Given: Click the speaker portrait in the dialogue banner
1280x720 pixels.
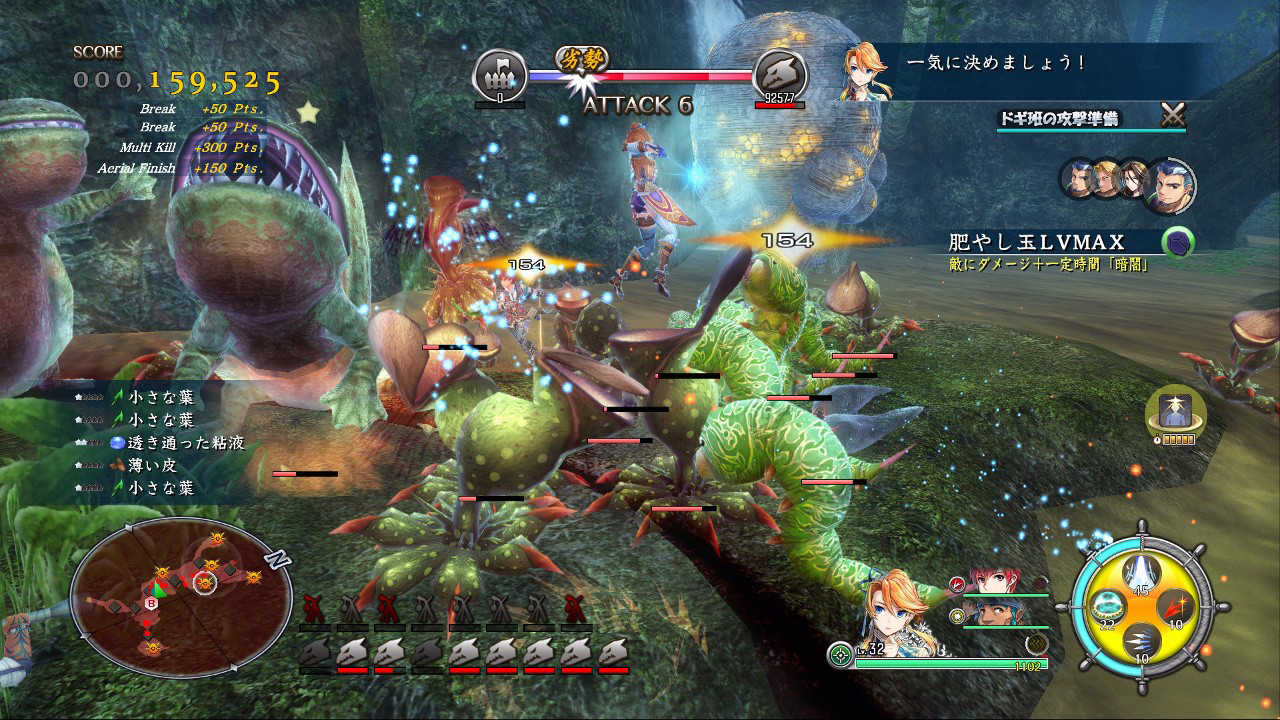Looking at the screenshot, I should coord(866,72).
